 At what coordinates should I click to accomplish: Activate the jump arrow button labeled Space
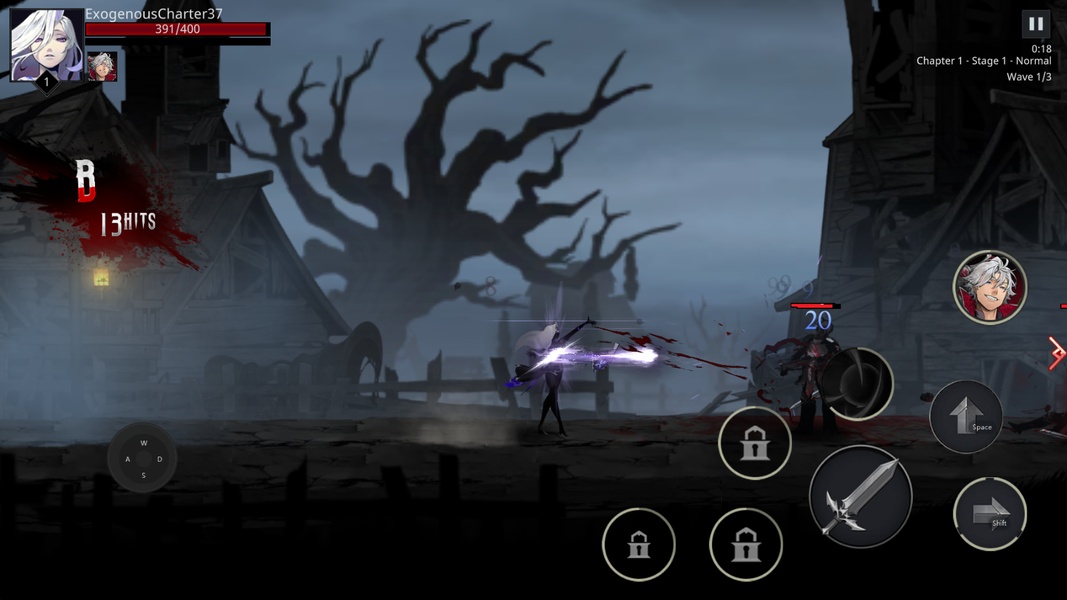pos(965,417)
